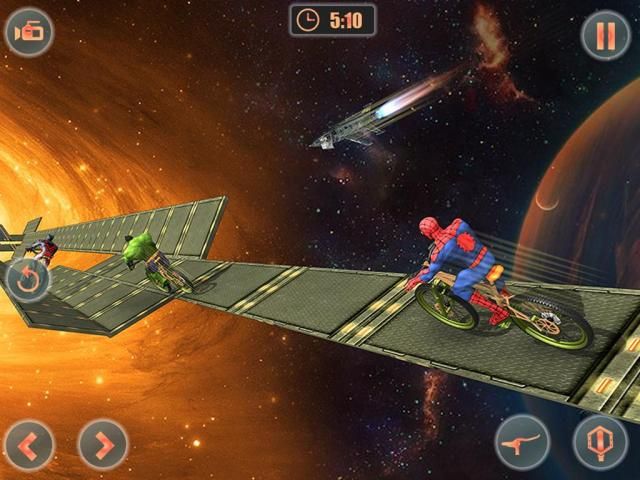
Task: Hit the accelerate pedal button
Action: pos(600,442)
